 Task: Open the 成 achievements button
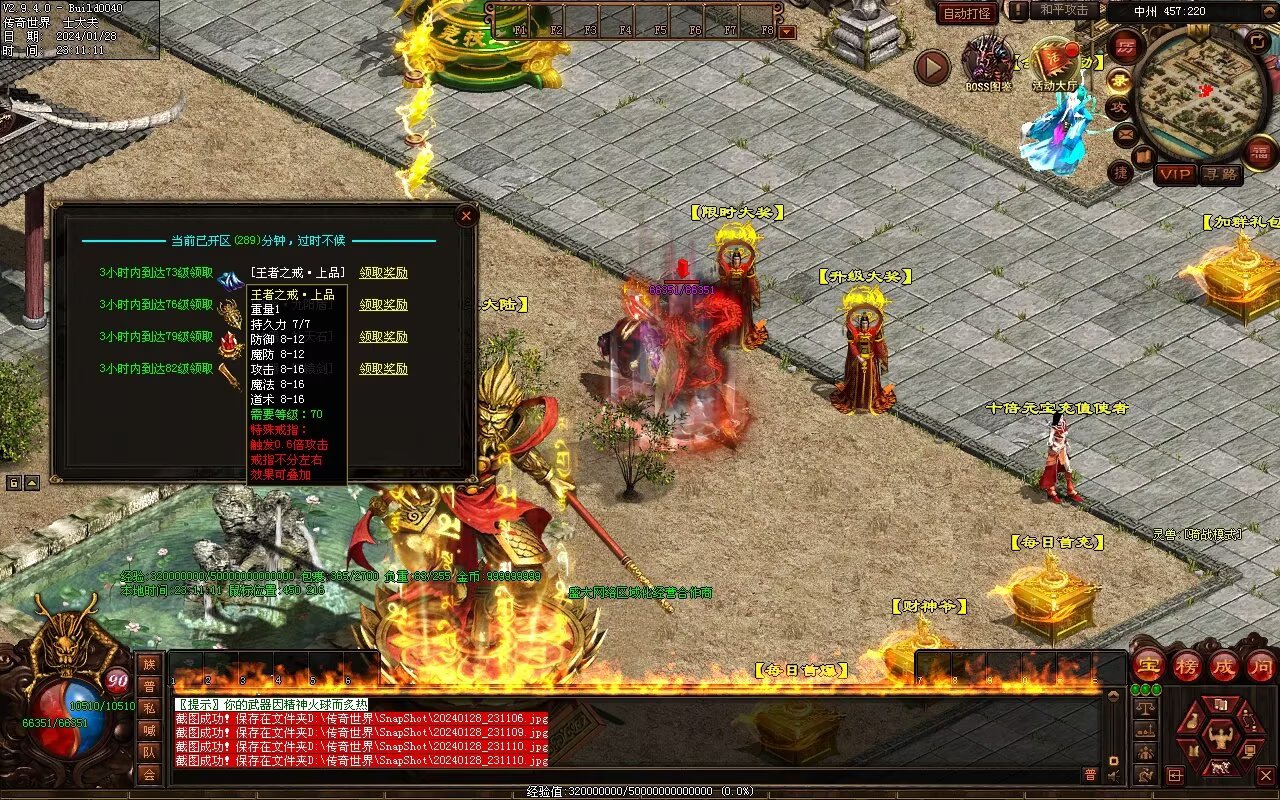pos(1224,666)
